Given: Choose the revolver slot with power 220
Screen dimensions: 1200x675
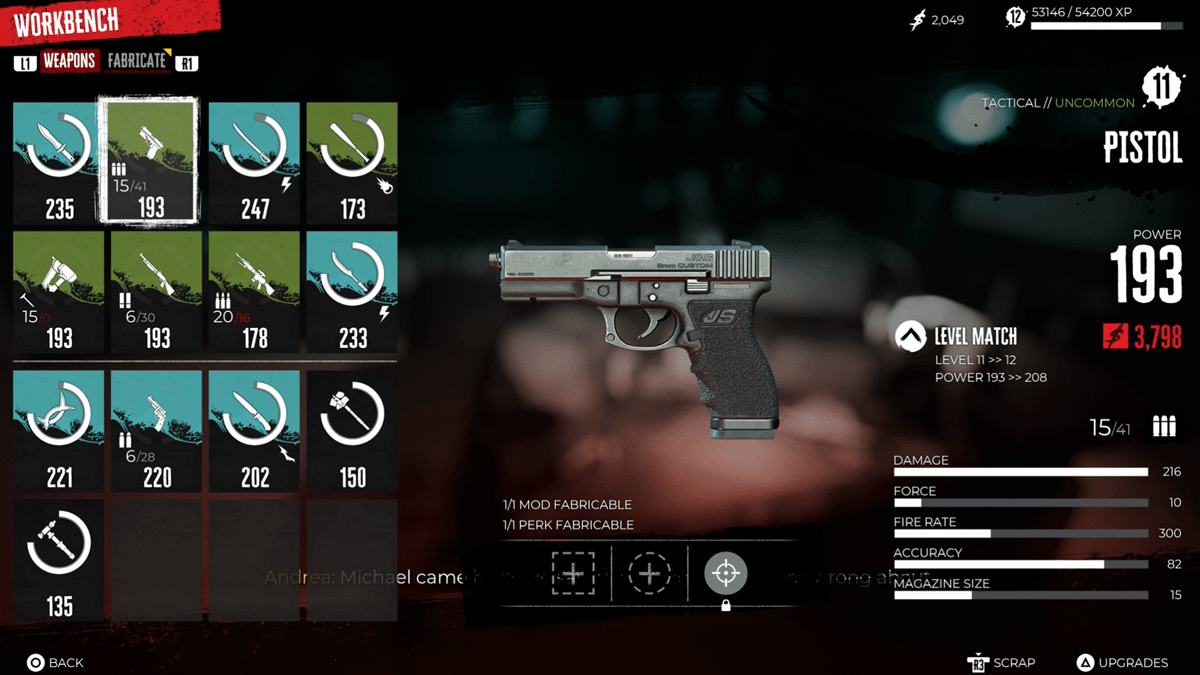Looking at the screenshot, I should coord(157,431).
